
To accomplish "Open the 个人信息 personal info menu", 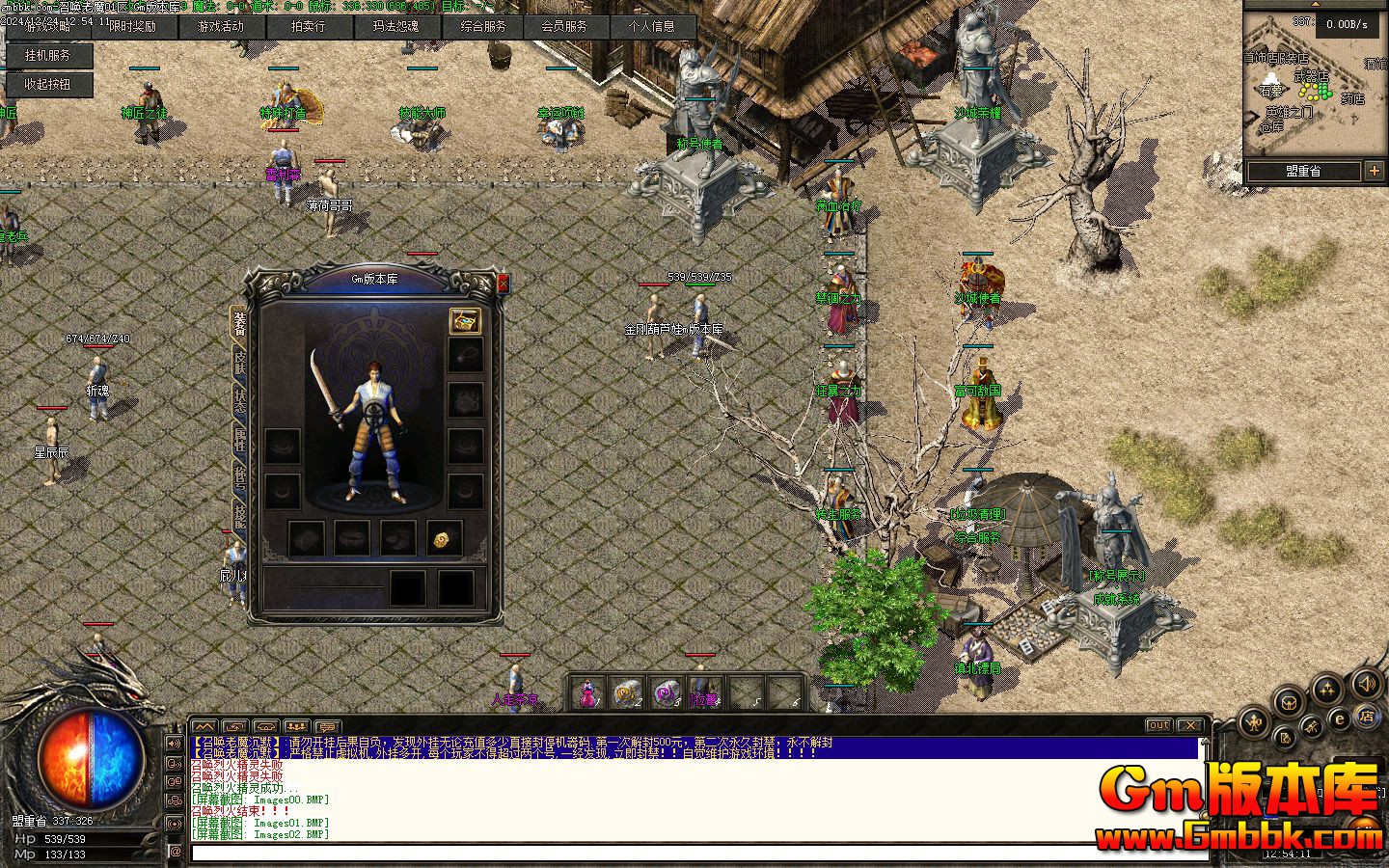I will point(652,27).
